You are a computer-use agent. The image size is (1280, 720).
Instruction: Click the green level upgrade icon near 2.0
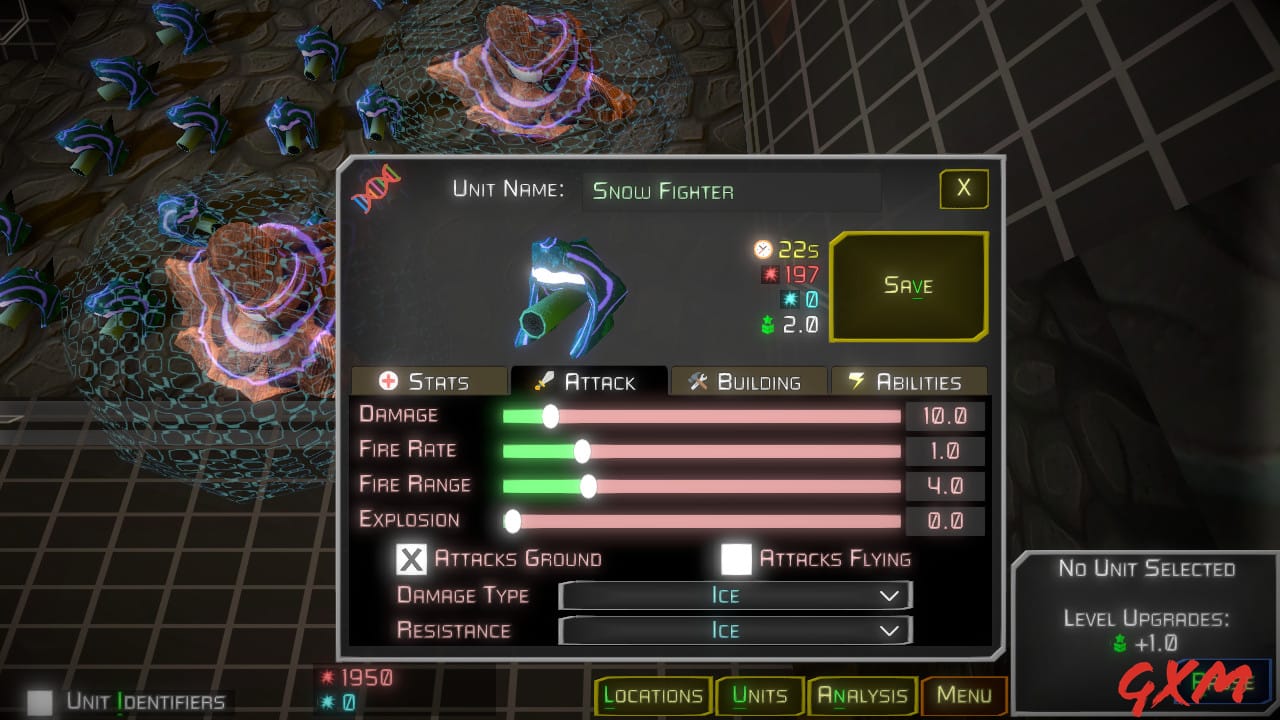[x=766, y=323]
